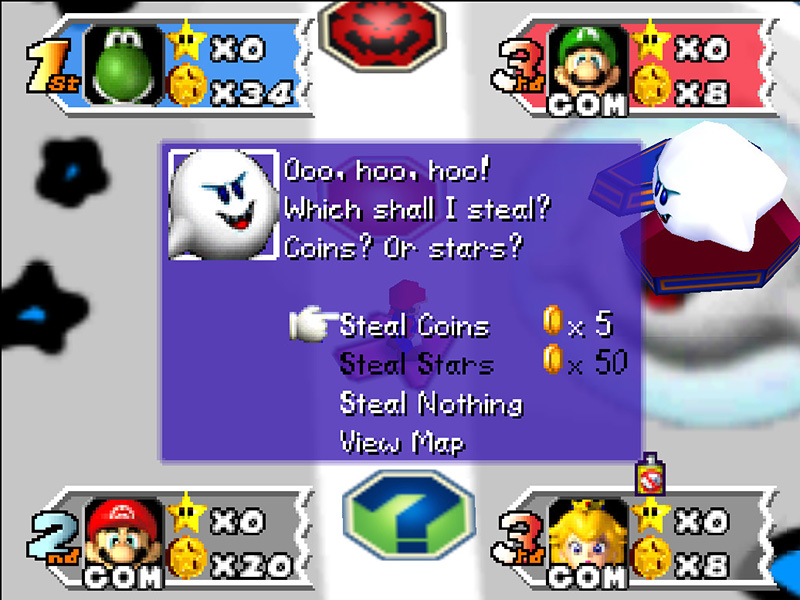
Task: Select Steal Stars for 50 coins
Action: 417,364
